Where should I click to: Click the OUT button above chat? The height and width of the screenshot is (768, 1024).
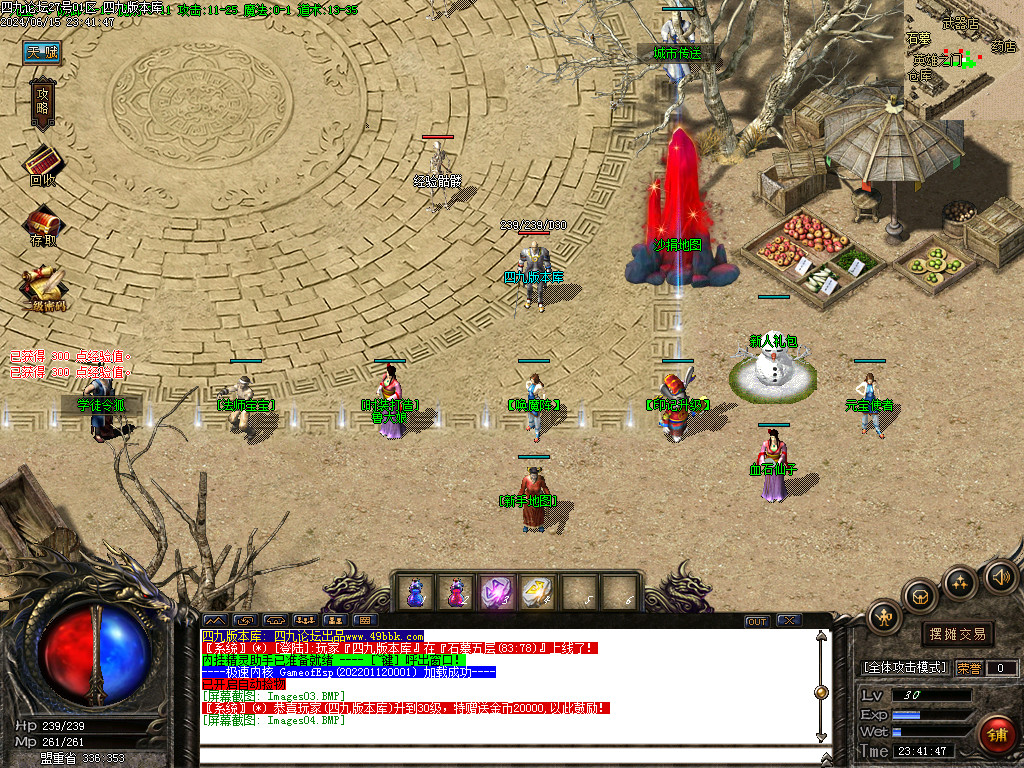click(757, 621)
